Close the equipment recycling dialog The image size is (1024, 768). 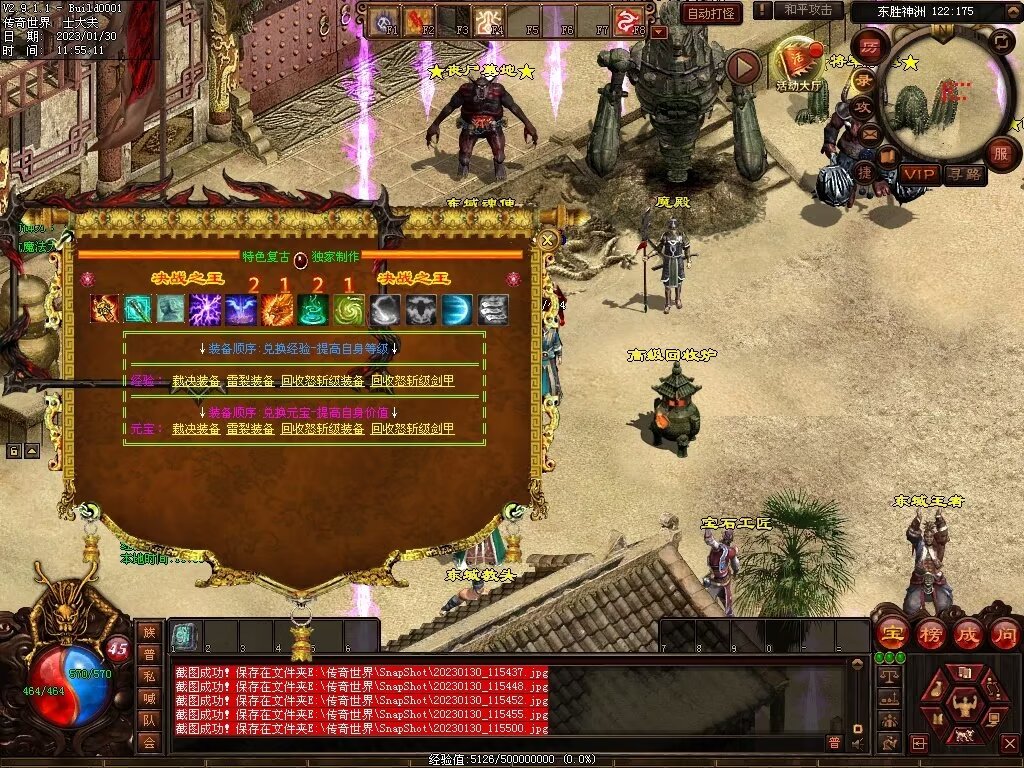coord(547,240)
